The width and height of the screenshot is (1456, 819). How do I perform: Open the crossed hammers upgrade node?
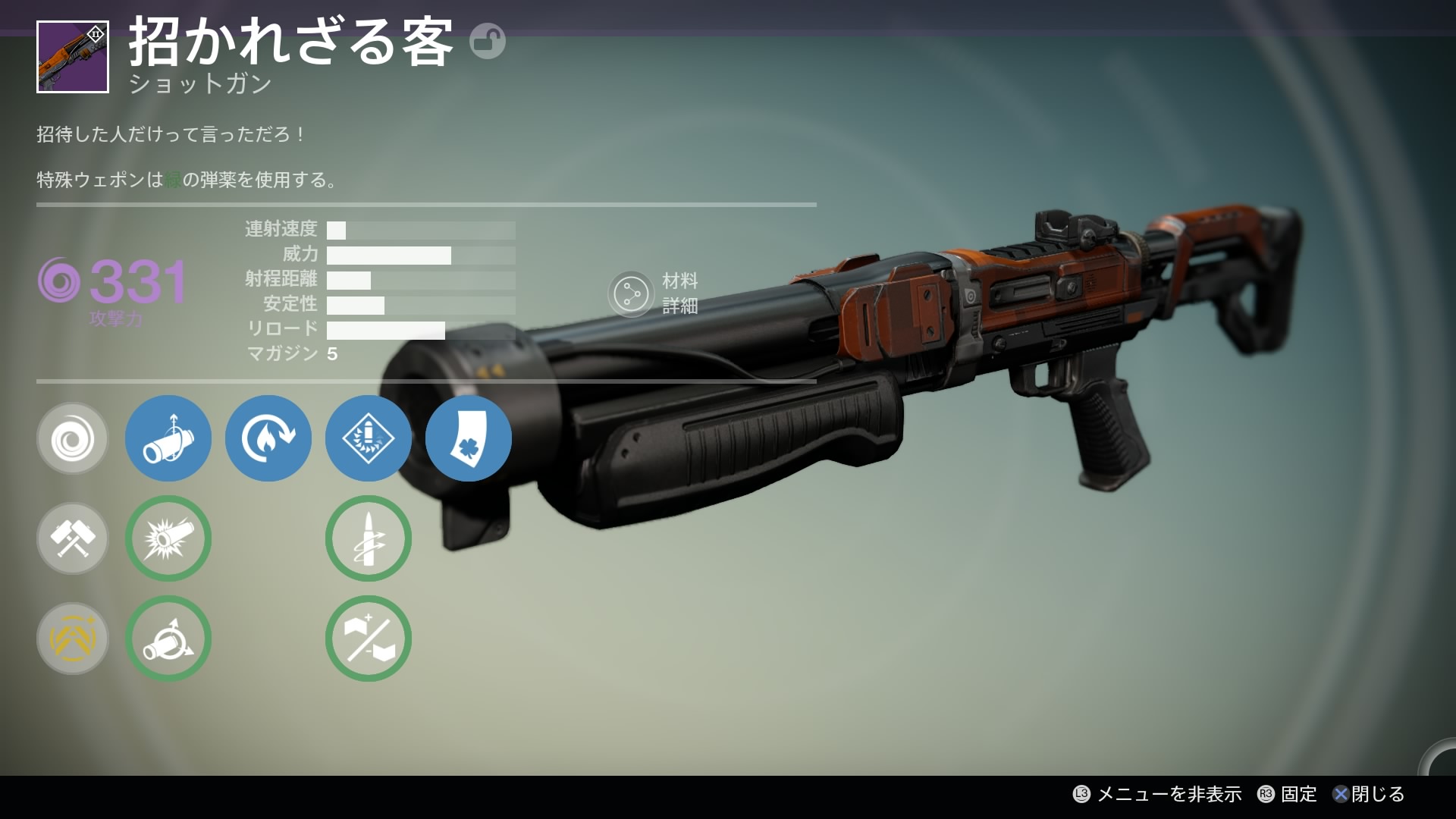[x=73, y=538]
